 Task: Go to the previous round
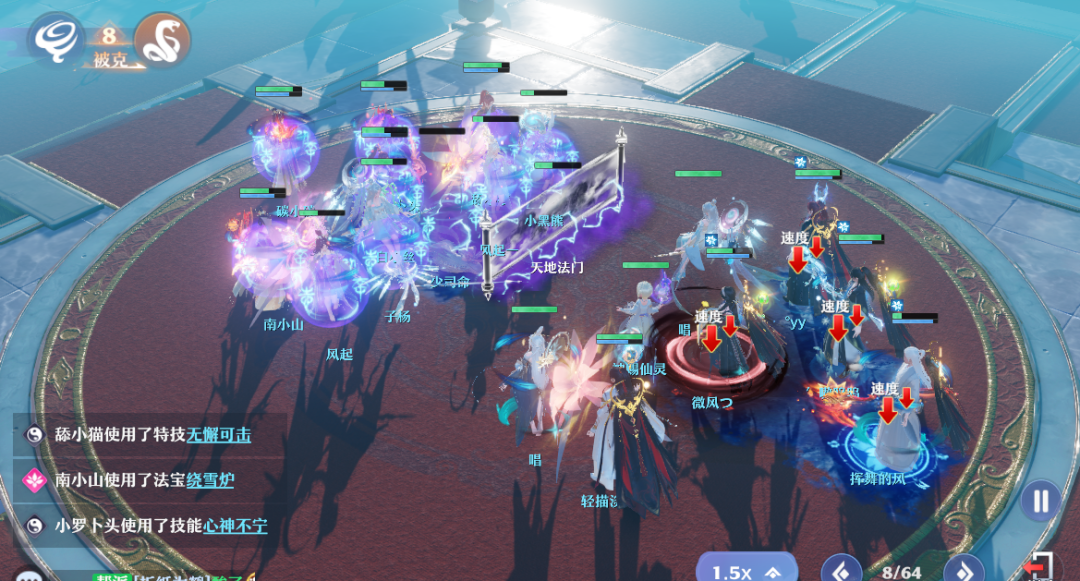point(841,570)
